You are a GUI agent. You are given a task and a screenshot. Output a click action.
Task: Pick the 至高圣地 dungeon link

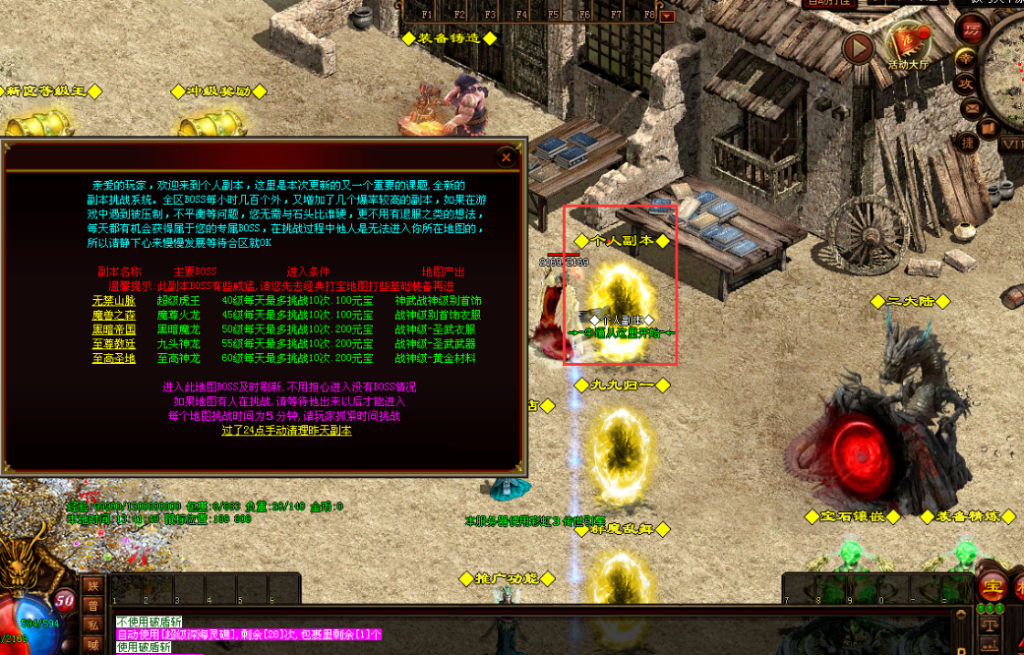click(x=113, y=357)
